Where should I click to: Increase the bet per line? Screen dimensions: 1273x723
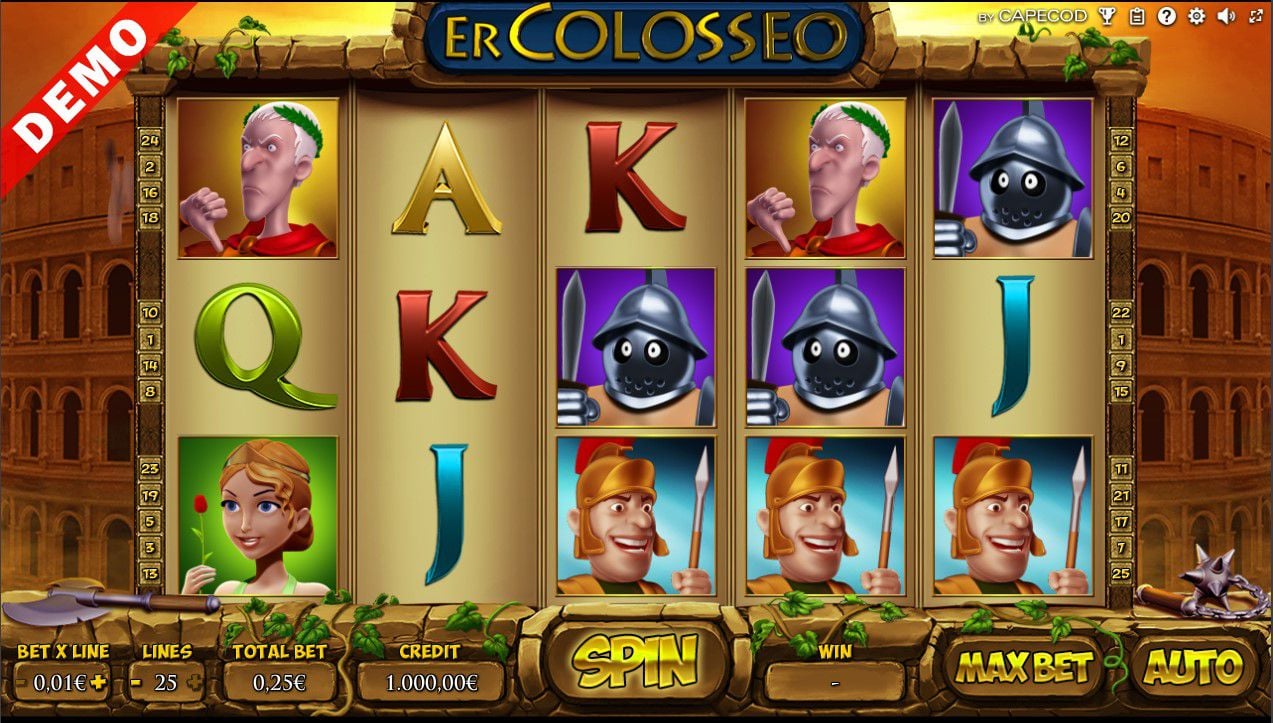point(97,682)
